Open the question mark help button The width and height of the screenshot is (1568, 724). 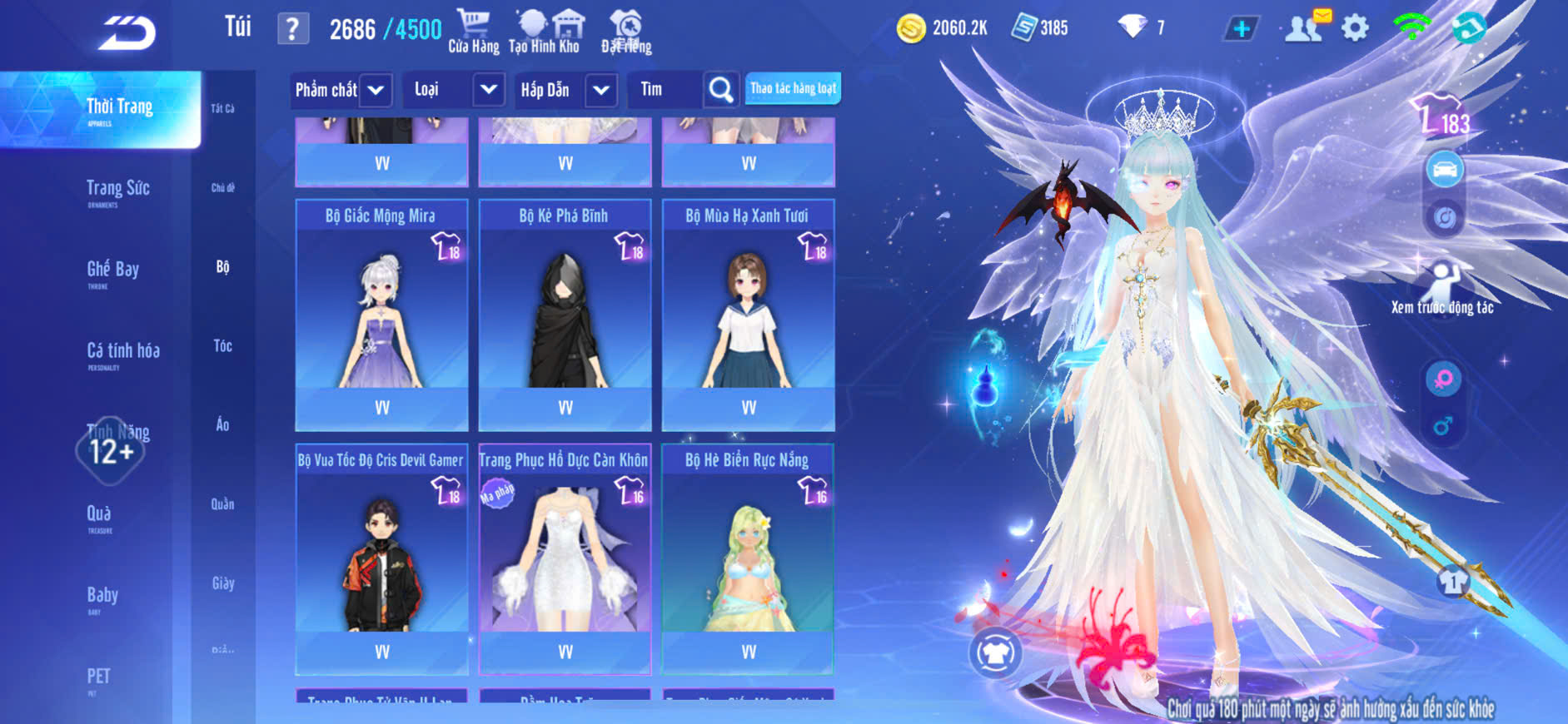click(292, 29)
